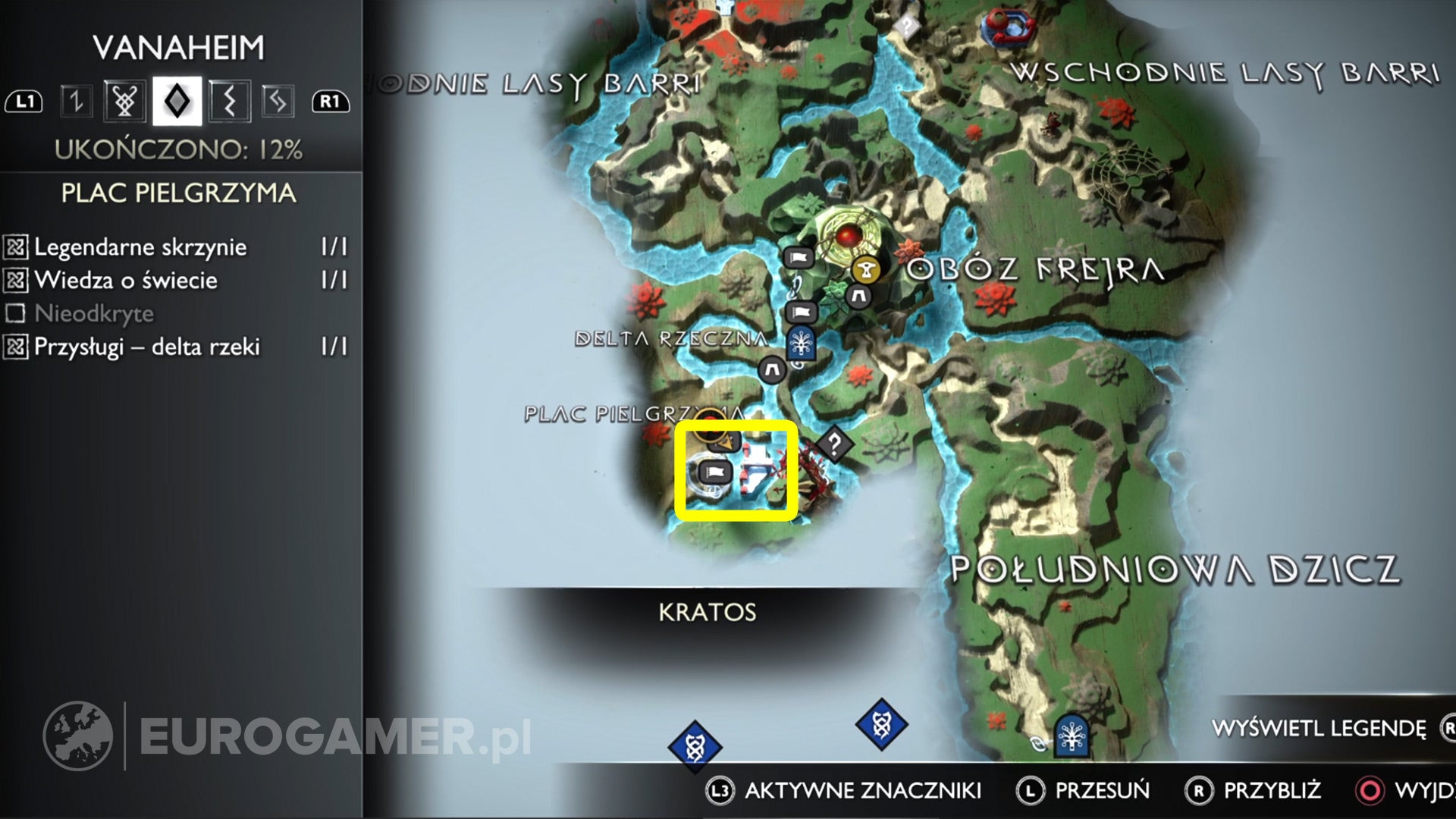Click the Mystic Gateway icon at the bottom map edge
The height and width of the screenshot is (819, 1456).
click(1071, 736)
